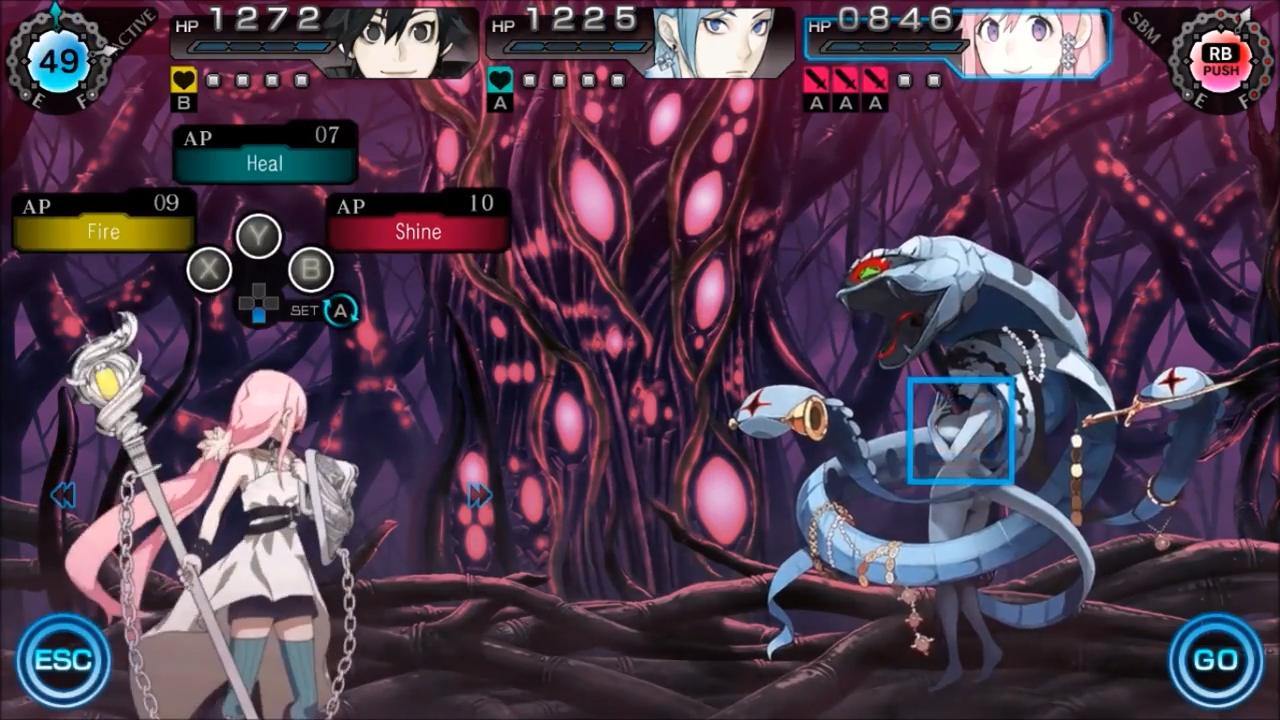Click the right double-arrow target switcher
Screen dimensions: 1280x720
pyautogui.click(x=480, y=495)
